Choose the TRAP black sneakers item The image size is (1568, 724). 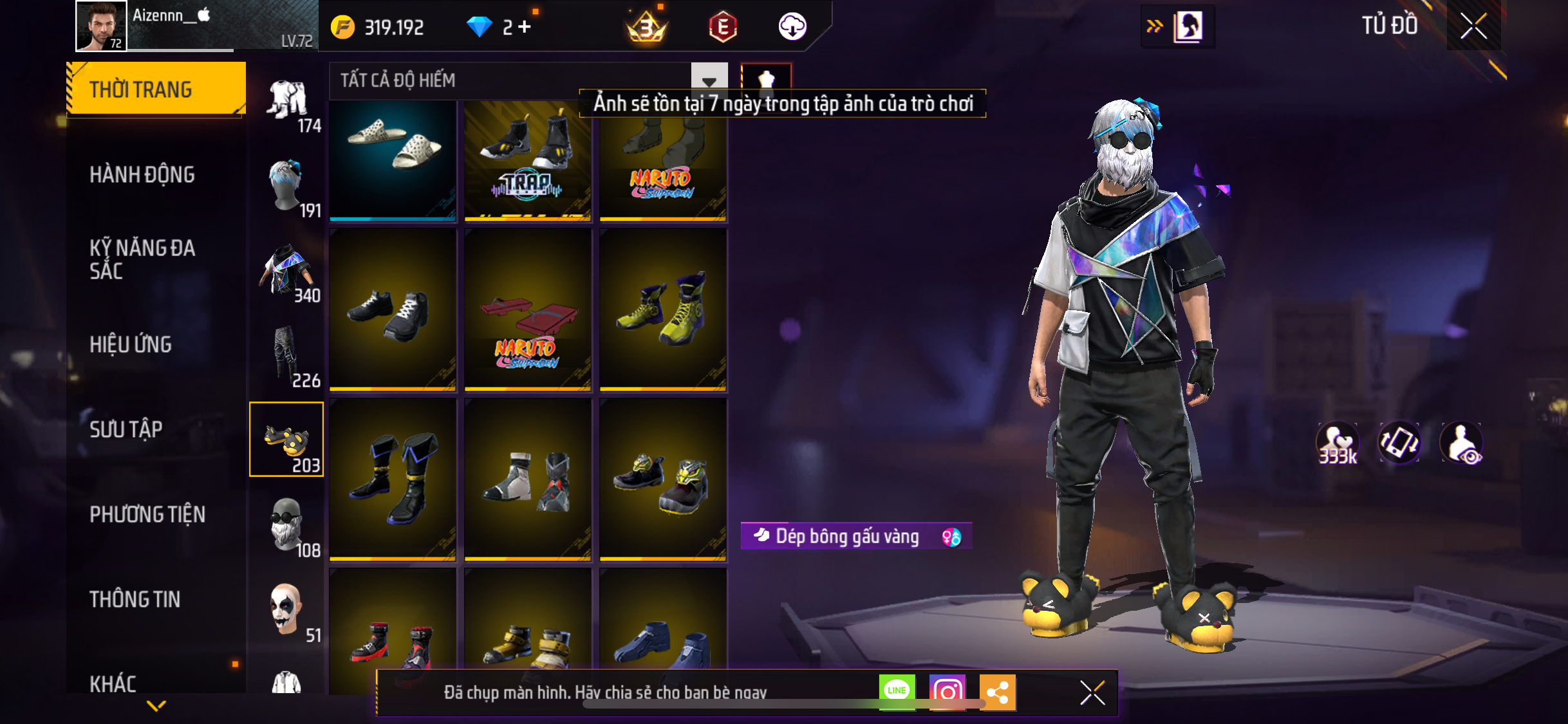click(528, 161)
